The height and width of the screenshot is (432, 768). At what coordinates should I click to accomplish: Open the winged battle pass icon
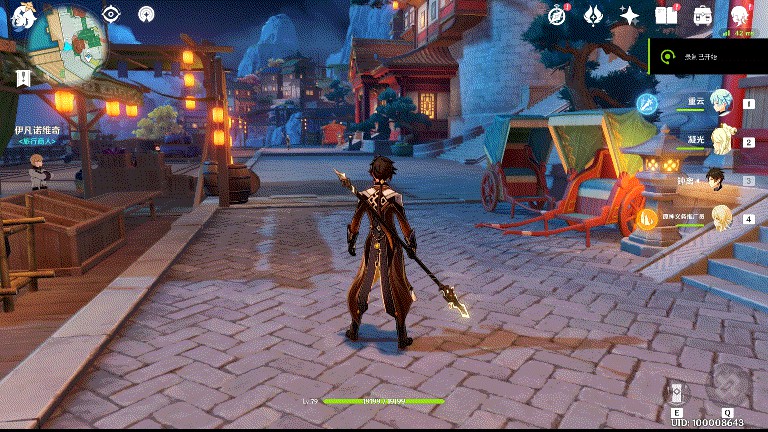(594, 15)
